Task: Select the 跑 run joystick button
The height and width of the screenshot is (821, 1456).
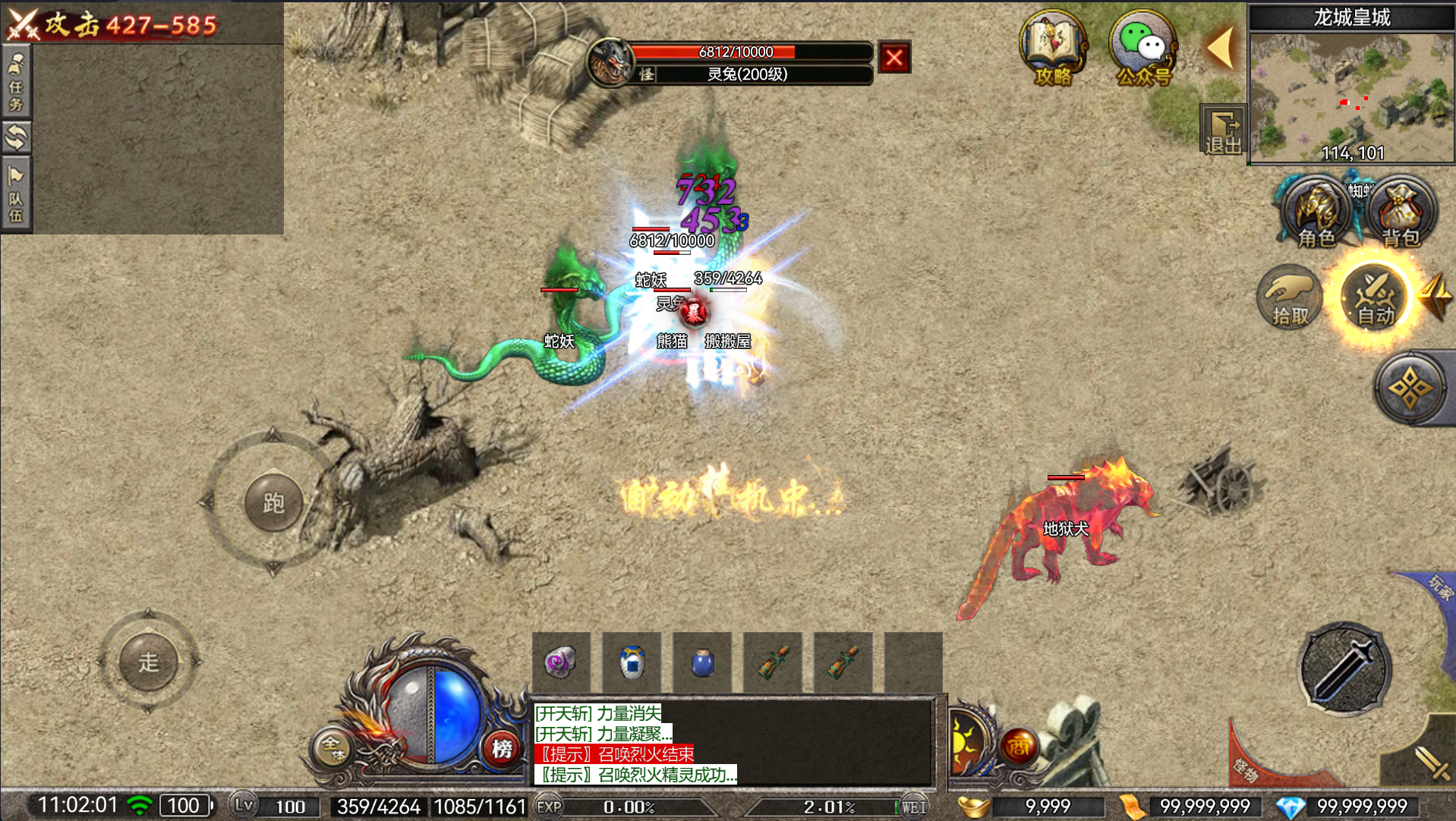Action: tap(273, 502)
